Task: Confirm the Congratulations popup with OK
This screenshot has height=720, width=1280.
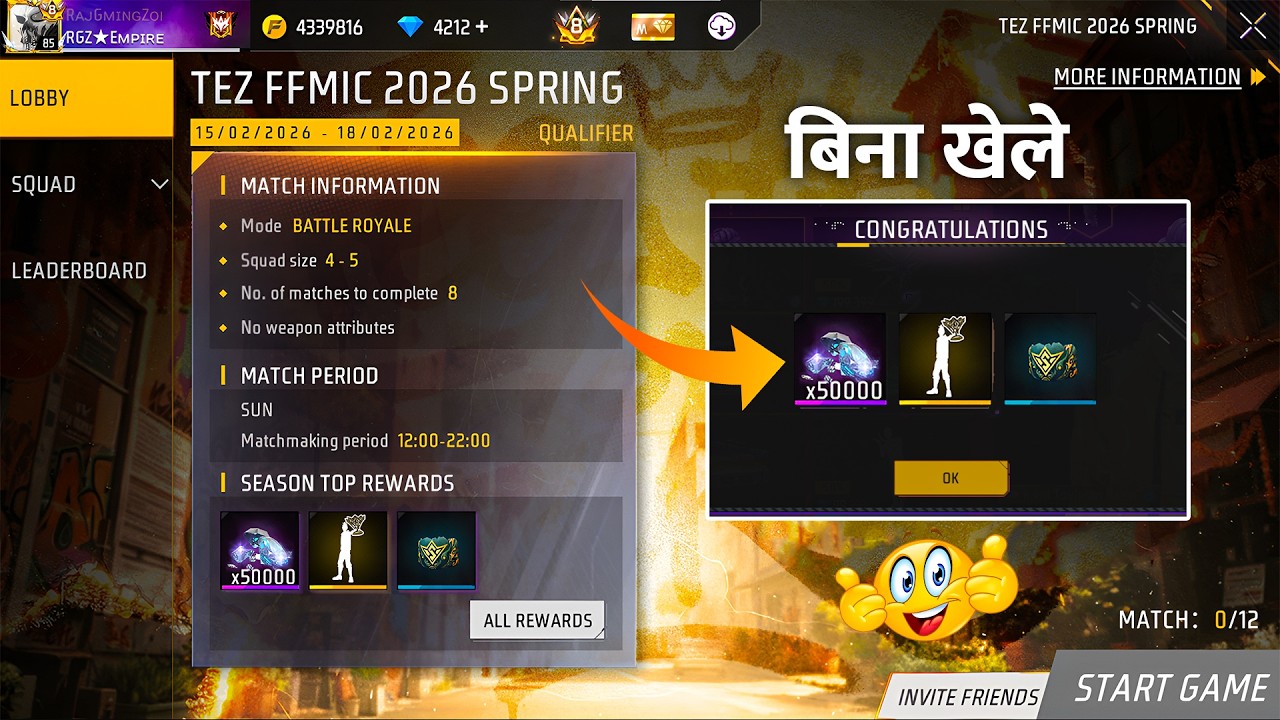Action: [950, 478]
